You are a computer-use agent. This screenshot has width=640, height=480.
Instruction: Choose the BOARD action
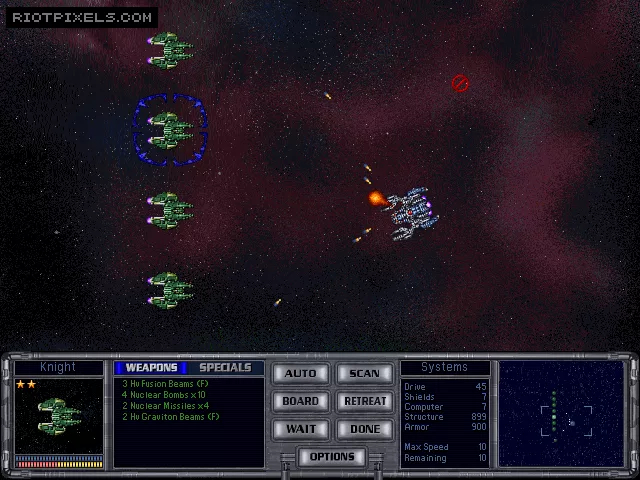tap(301, 401)
